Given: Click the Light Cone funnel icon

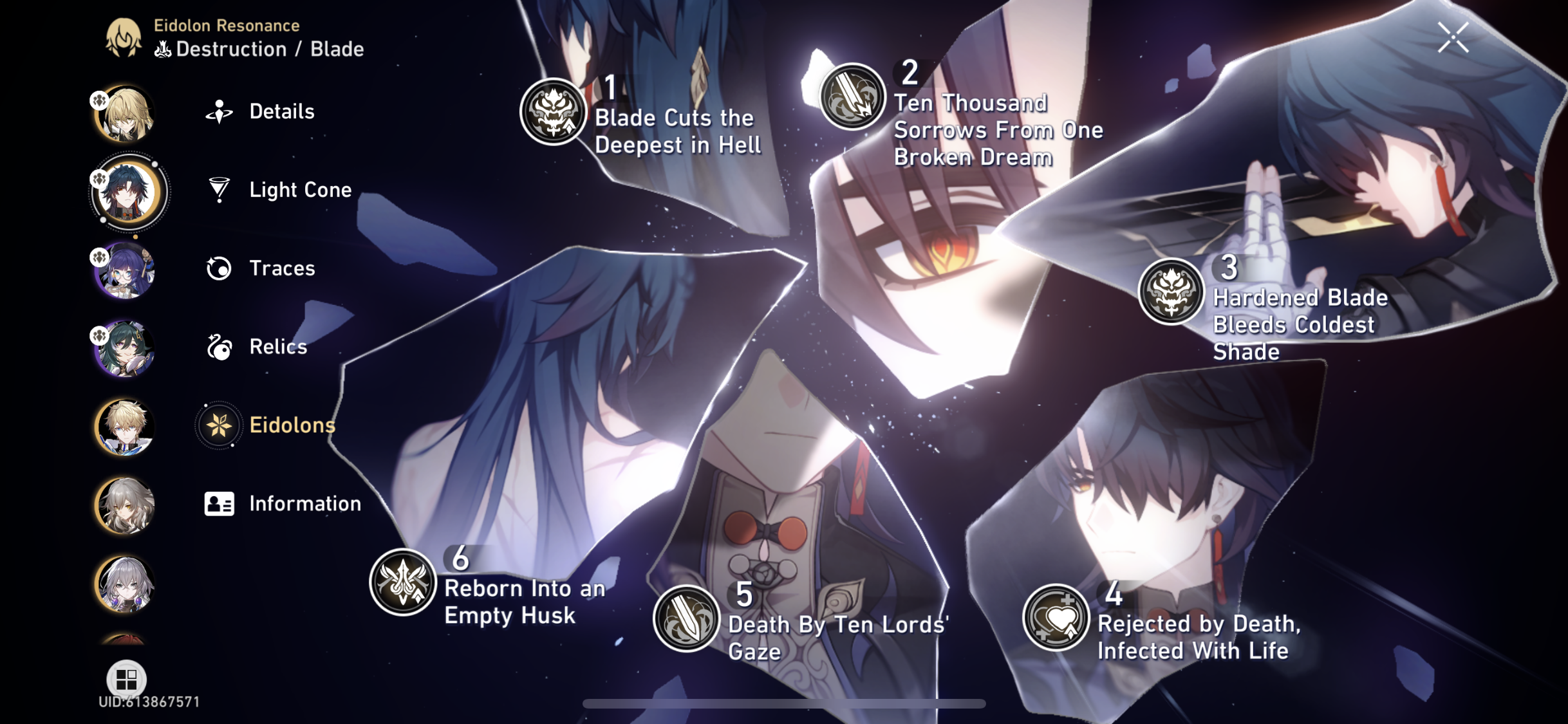Looking at the screenshot, I should (x=219, y=190).
